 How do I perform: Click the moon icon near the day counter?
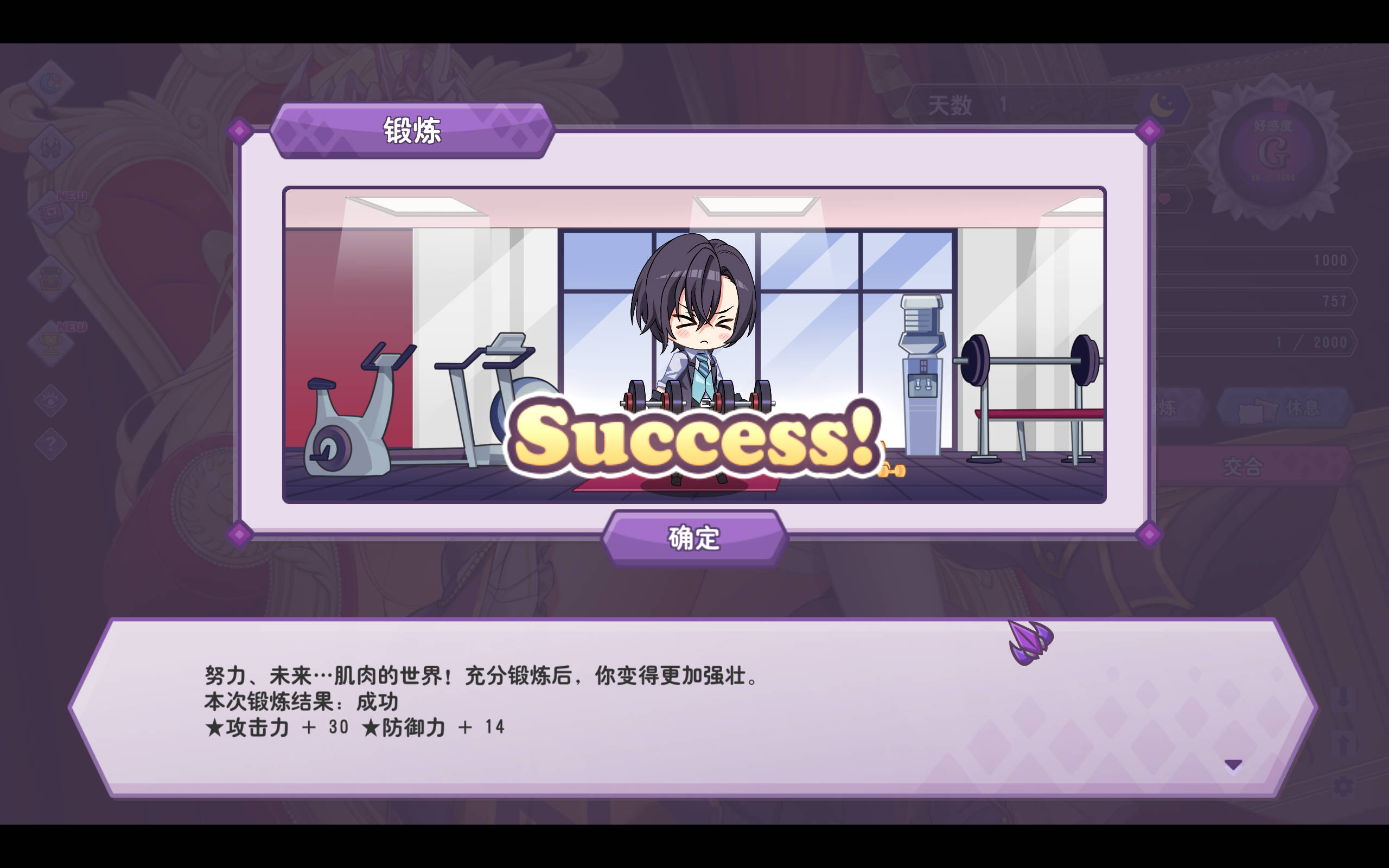click(x=1161, y=103)
